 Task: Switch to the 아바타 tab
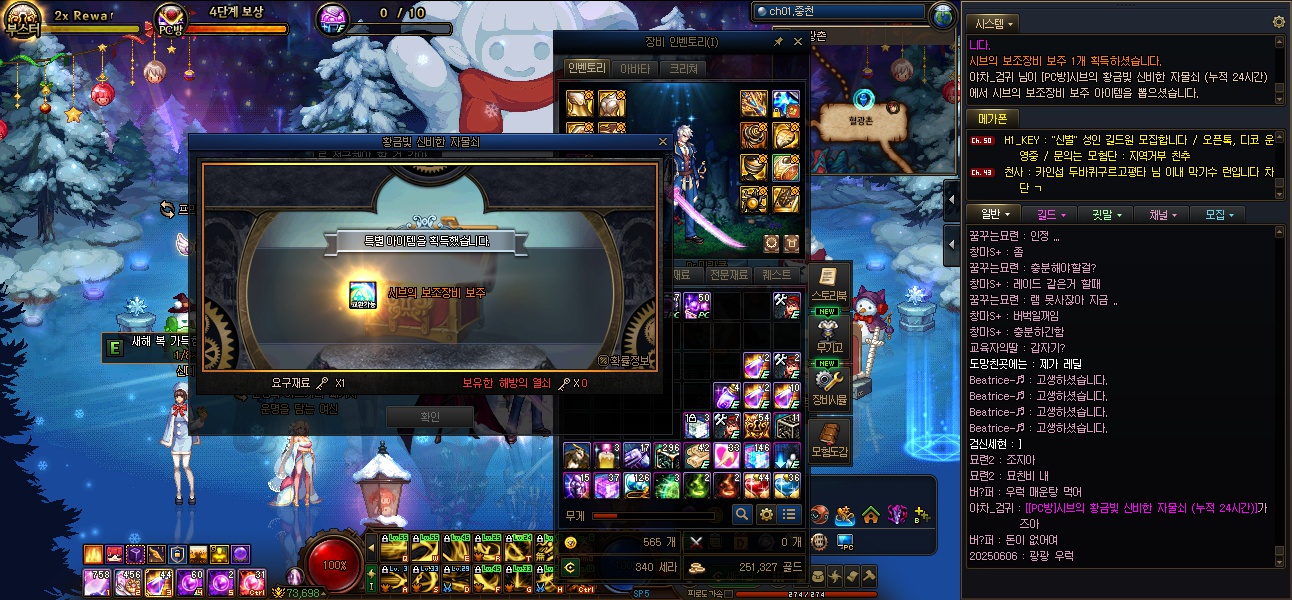(636, 68)
